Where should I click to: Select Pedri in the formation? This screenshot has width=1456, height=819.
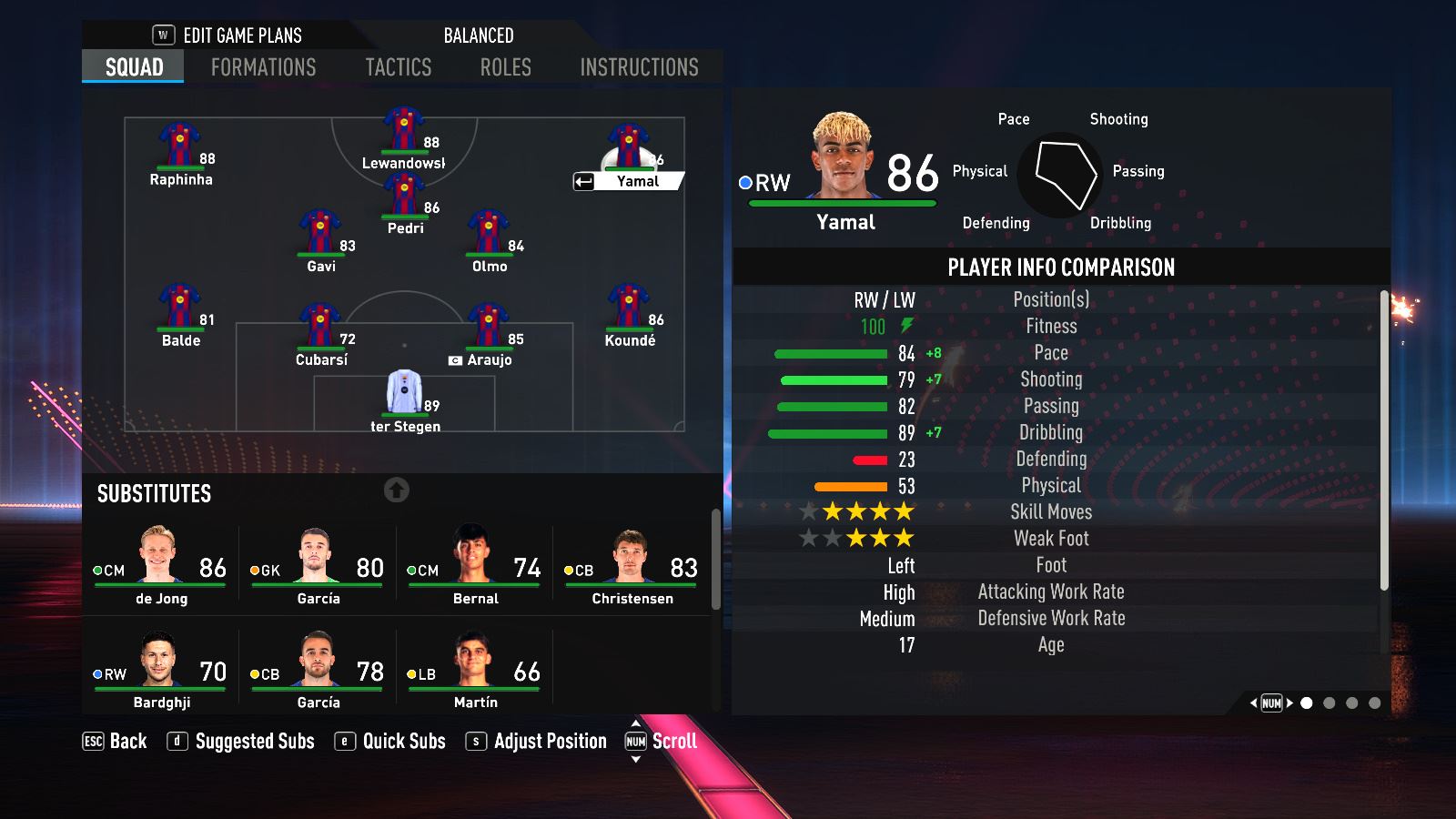pos(405,200)
